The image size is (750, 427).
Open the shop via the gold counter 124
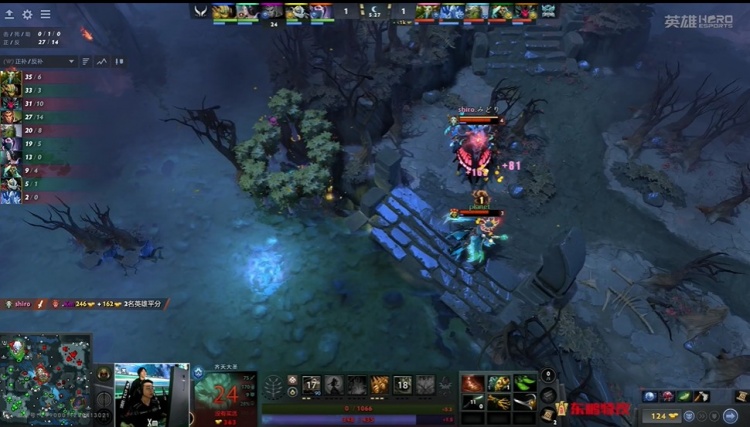click(x=664, y=415)
